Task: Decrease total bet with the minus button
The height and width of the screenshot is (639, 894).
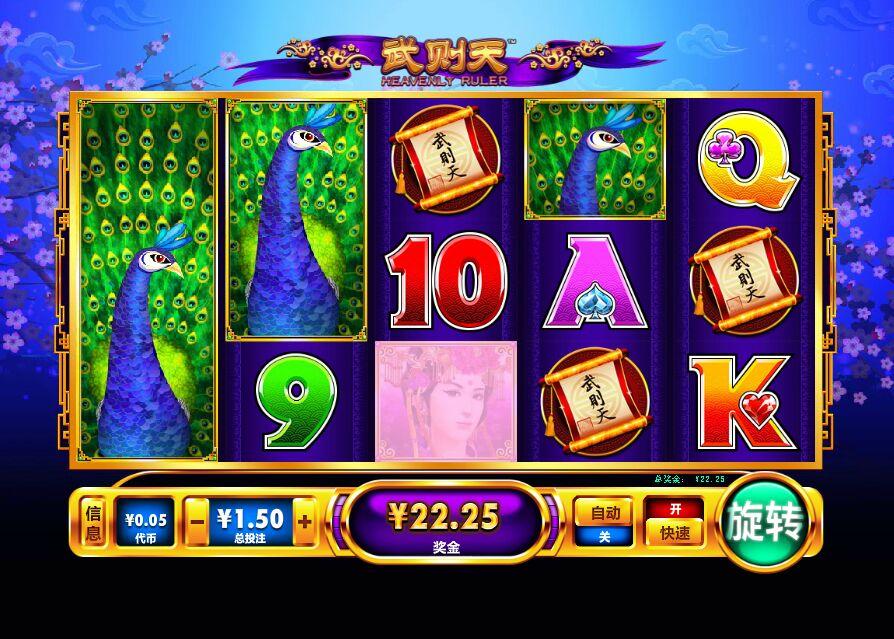Action: [198, 523]
